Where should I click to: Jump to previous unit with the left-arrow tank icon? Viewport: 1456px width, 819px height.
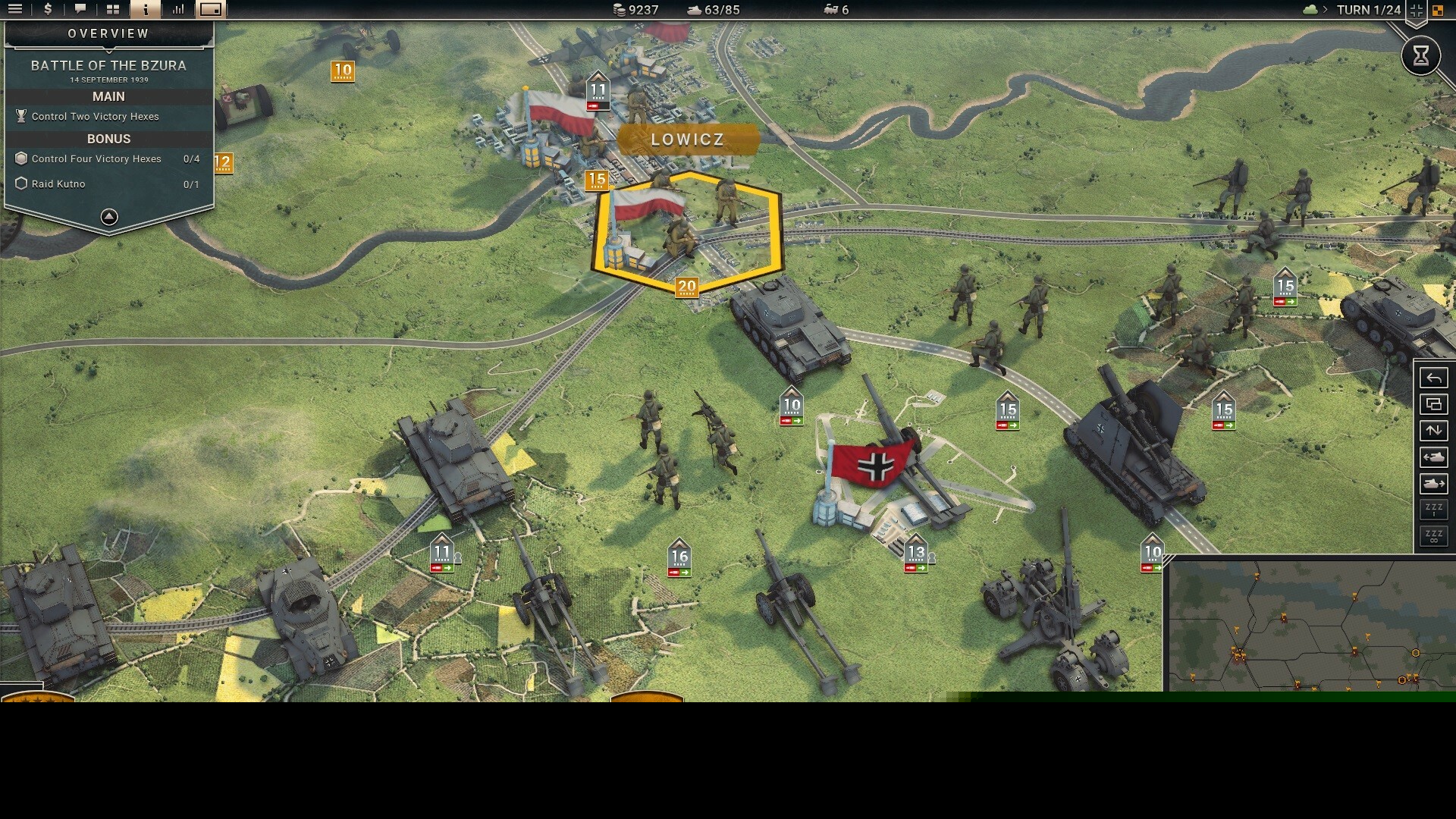[1433, 457]
